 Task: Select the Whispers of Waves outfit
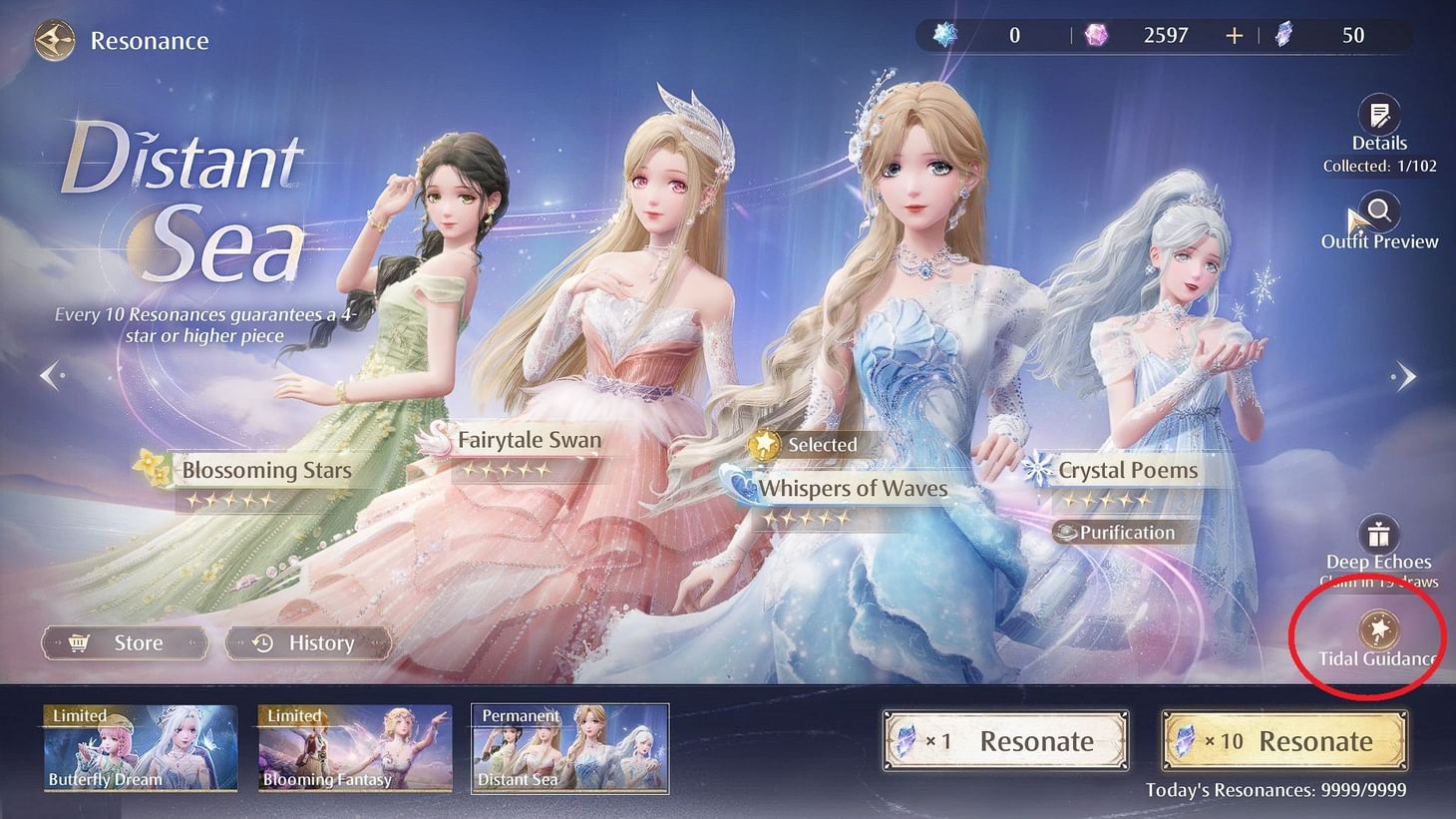[853, 488]
